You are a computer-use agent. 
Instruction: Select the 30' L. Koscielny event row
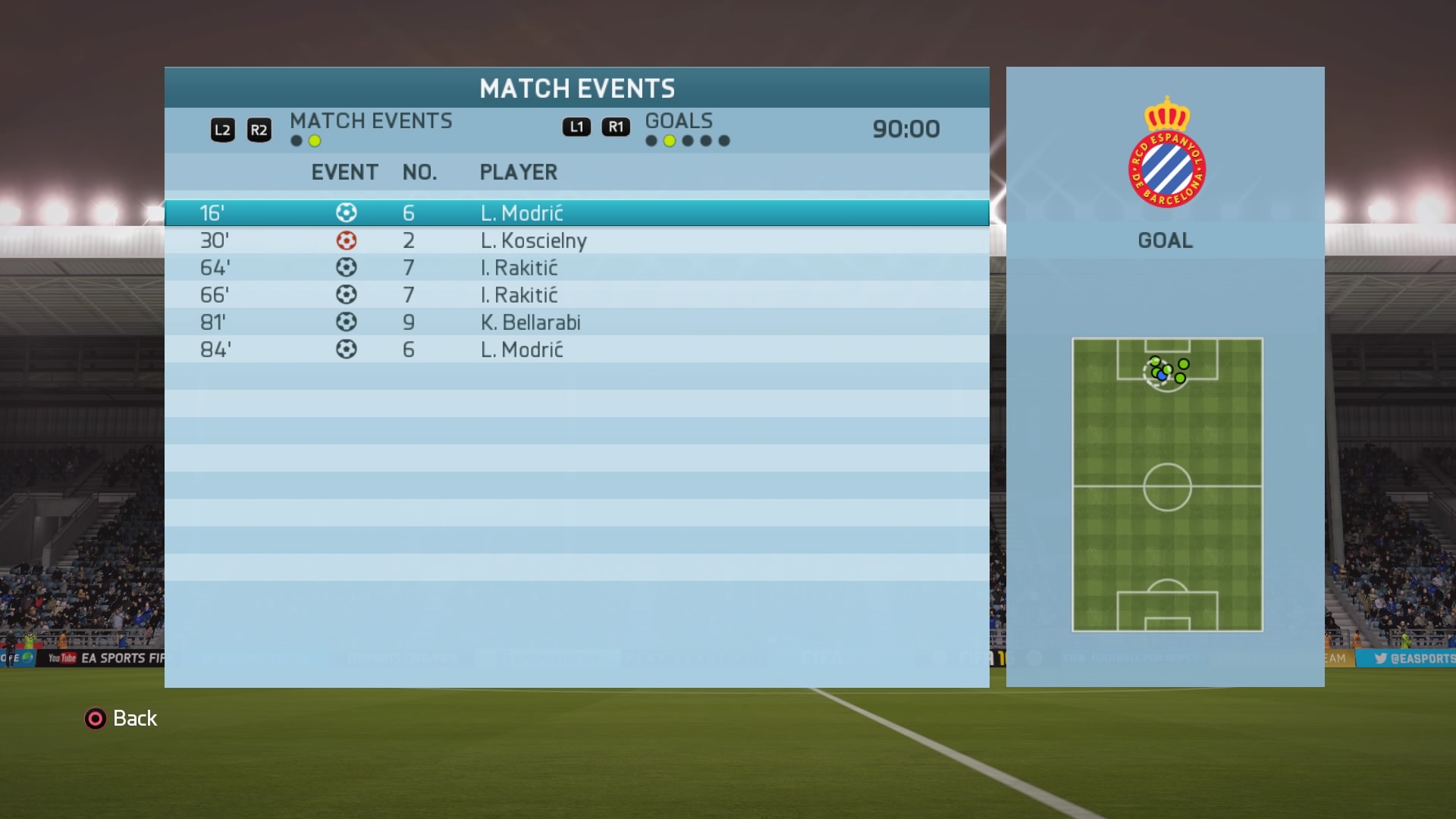576,240
